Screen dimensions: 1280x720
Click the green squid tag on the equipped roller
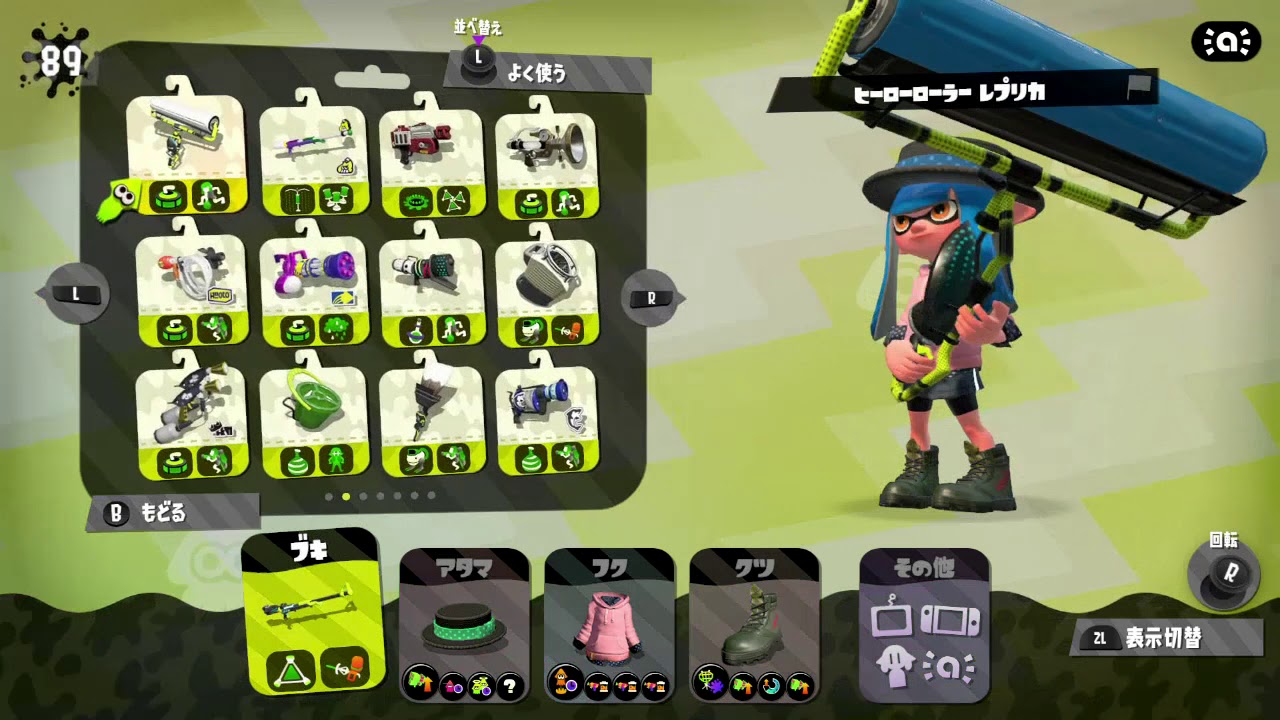pos(119,200)
